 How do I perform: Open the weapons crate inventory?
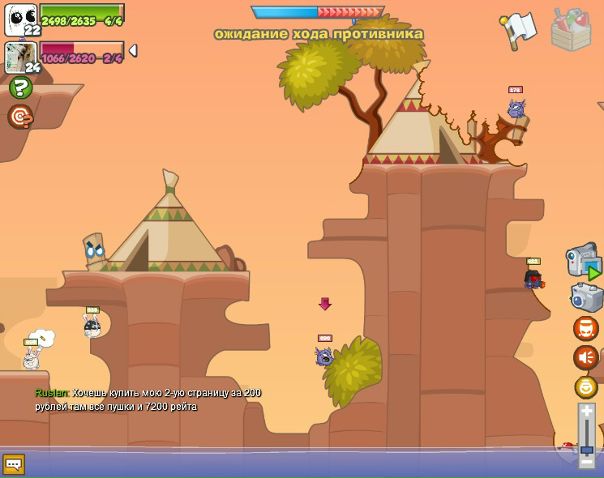pos(571,29)
